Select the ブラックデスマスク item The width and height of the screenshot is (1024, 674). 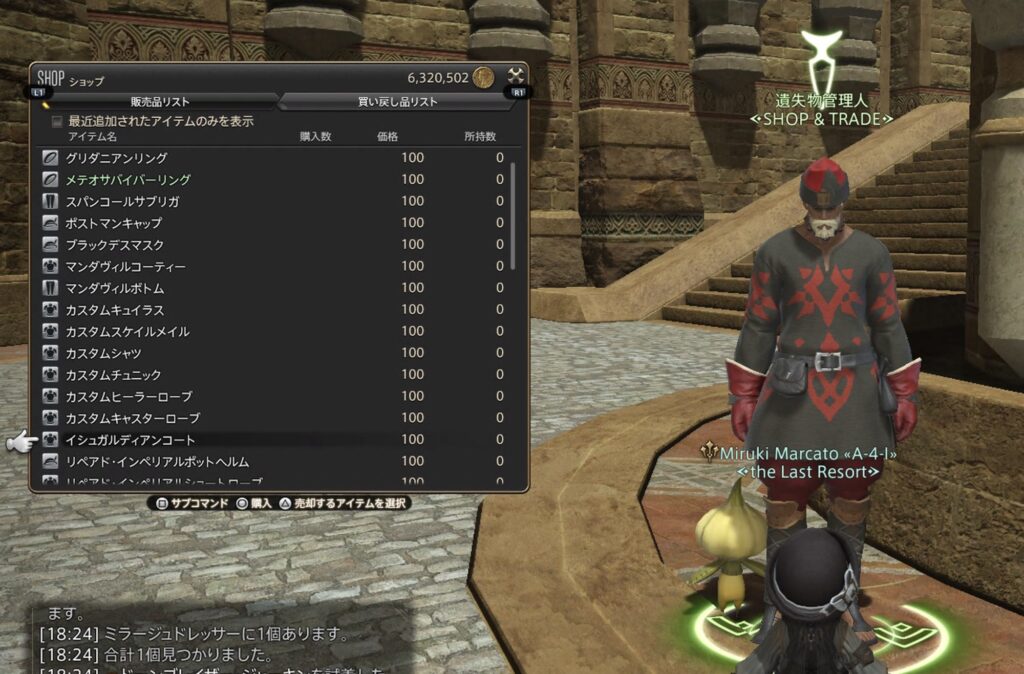point(115,245)
